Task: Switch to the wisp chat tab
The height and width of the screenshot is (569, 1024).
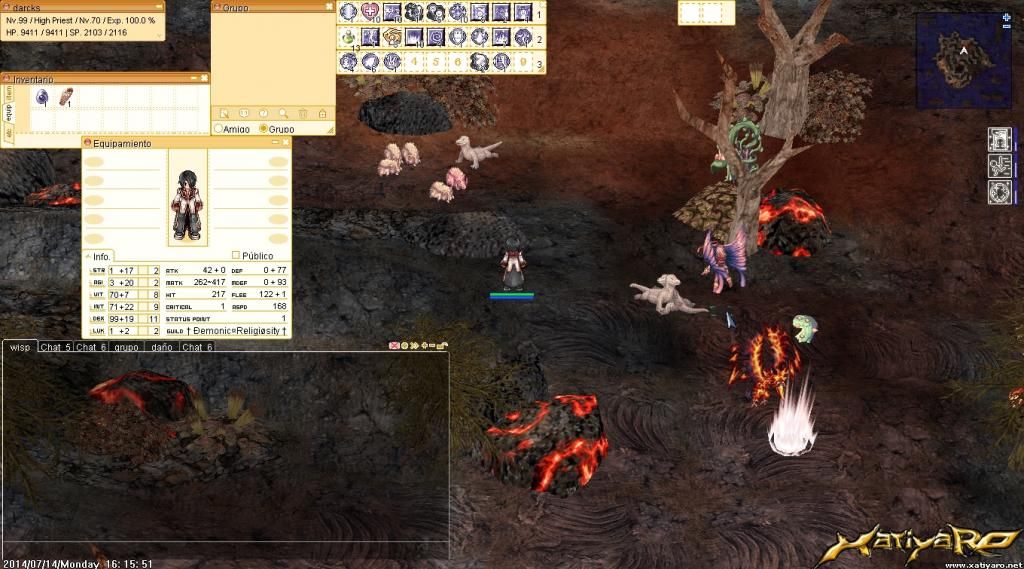Action: click(19, 347)
